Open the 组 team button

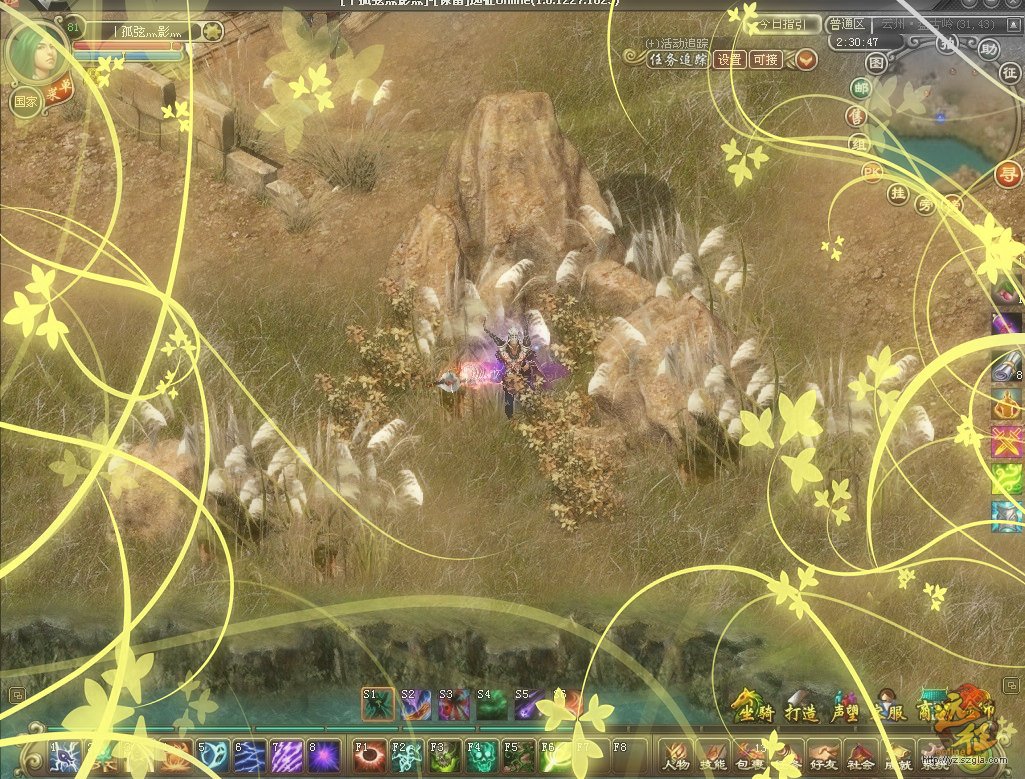click(x=858, y=144)
